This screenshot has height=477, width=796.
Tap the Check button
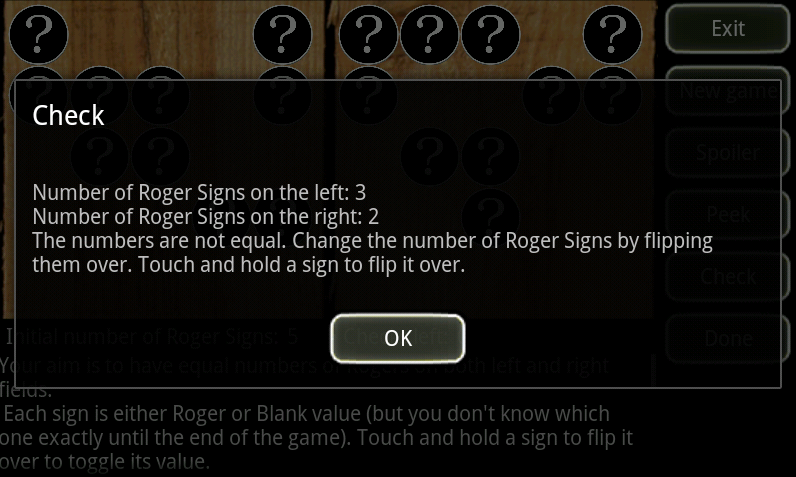[727, 276]
